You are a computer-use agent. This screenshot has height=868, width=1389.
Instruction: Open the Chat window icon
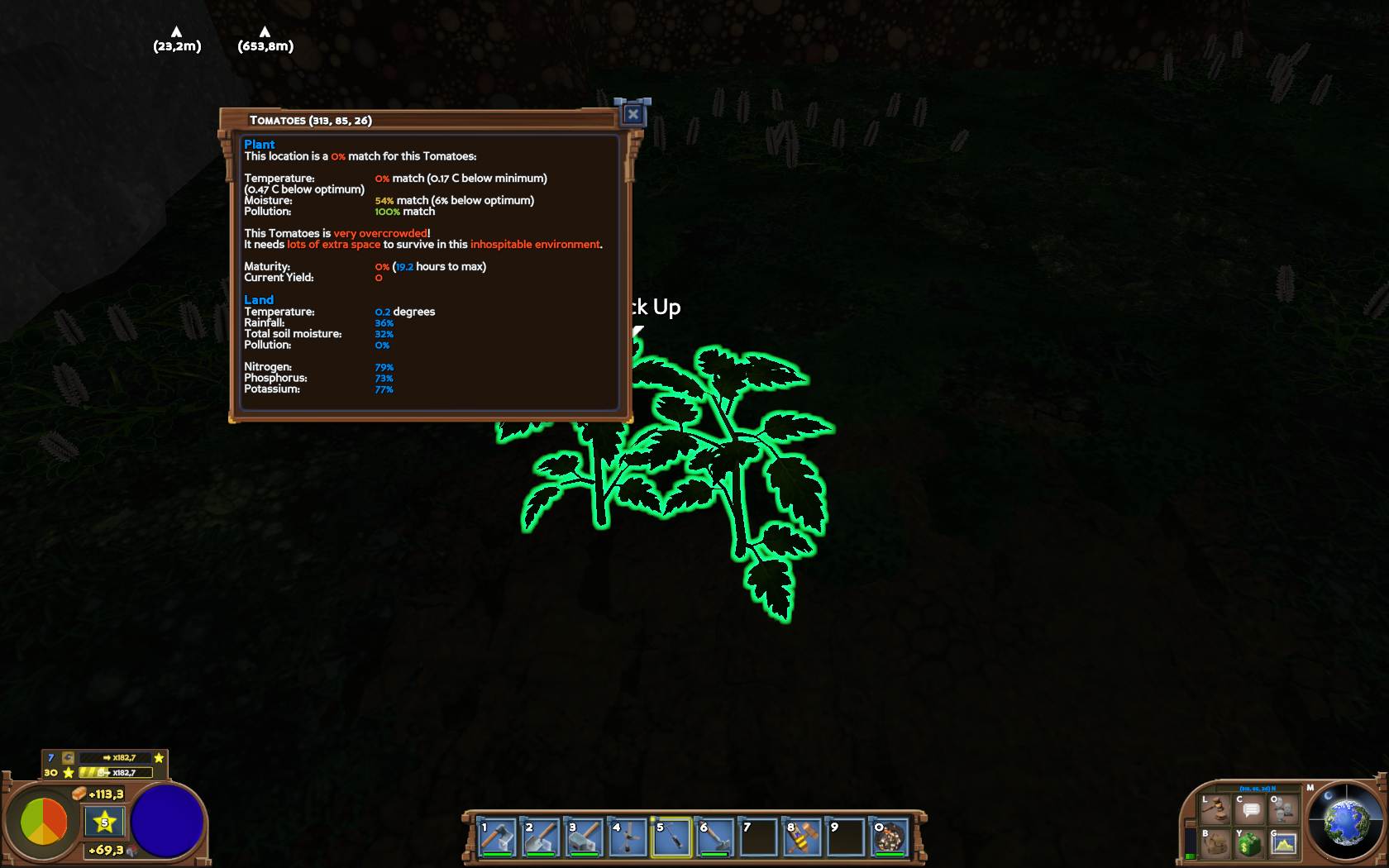pos(1248,810)
